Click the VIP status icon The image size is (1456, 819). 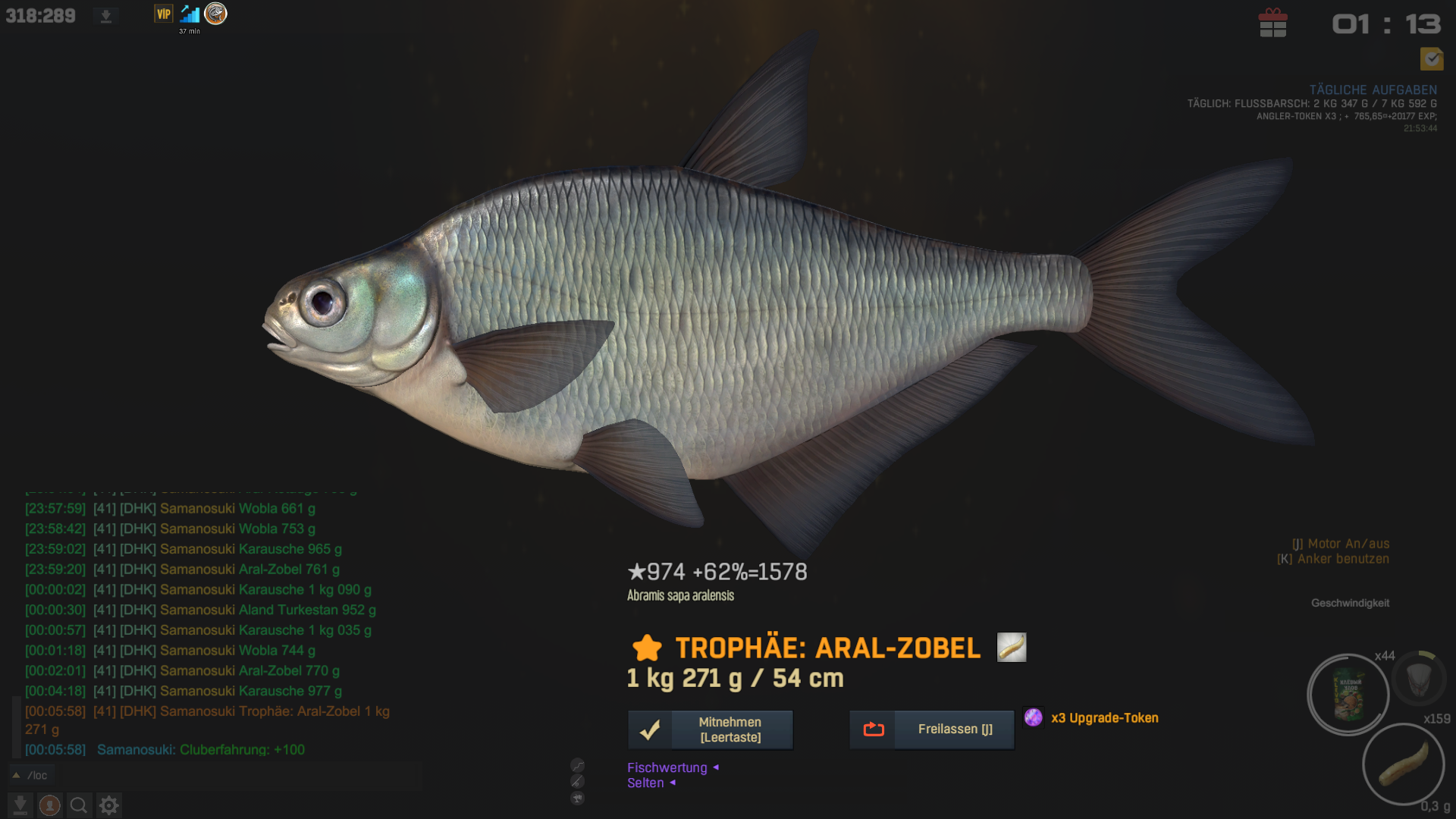(x=163, y=14)
